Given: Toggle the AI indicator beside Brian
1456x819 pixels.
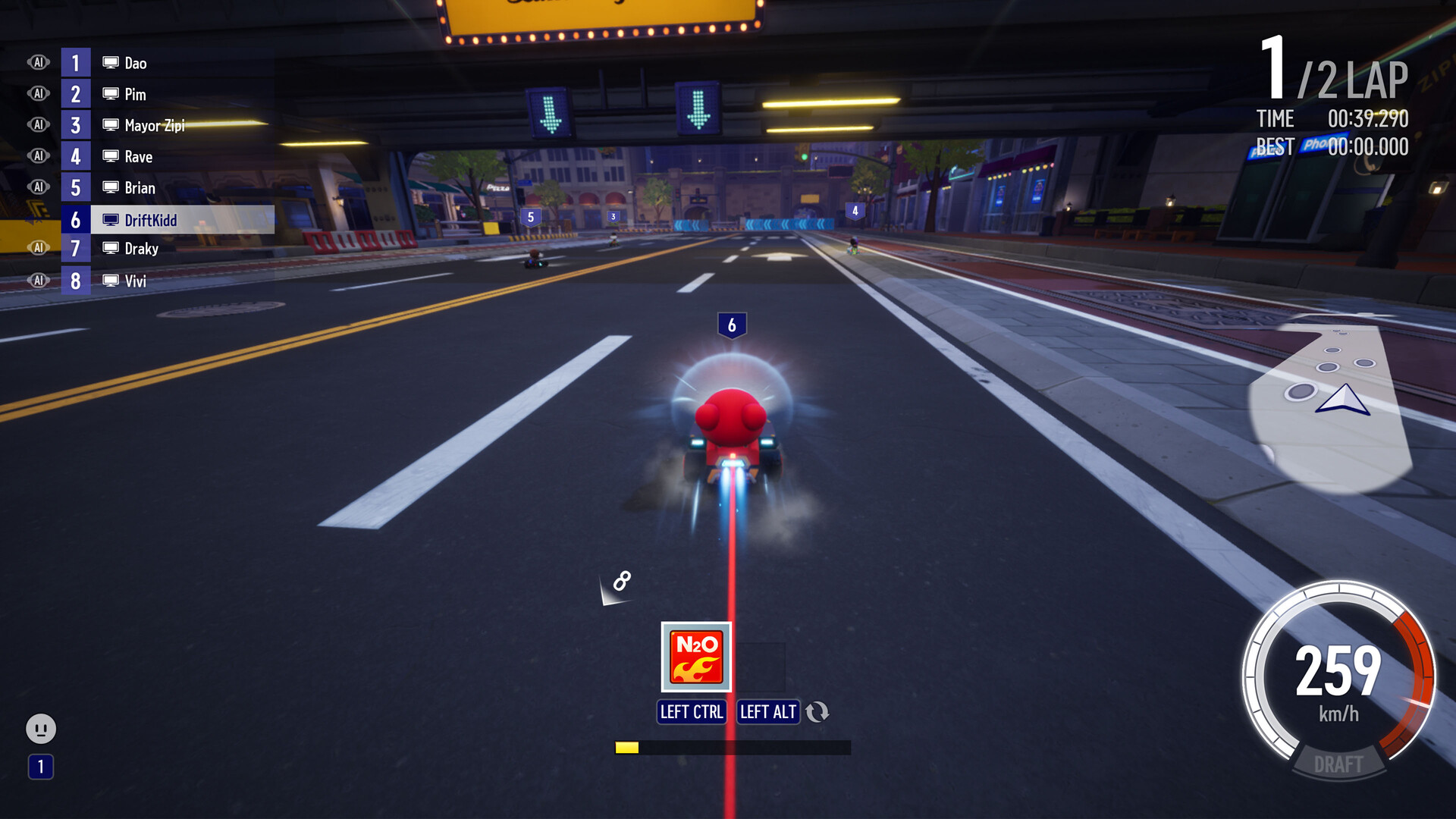Looking at the screenshot, I should click(37, 187).
